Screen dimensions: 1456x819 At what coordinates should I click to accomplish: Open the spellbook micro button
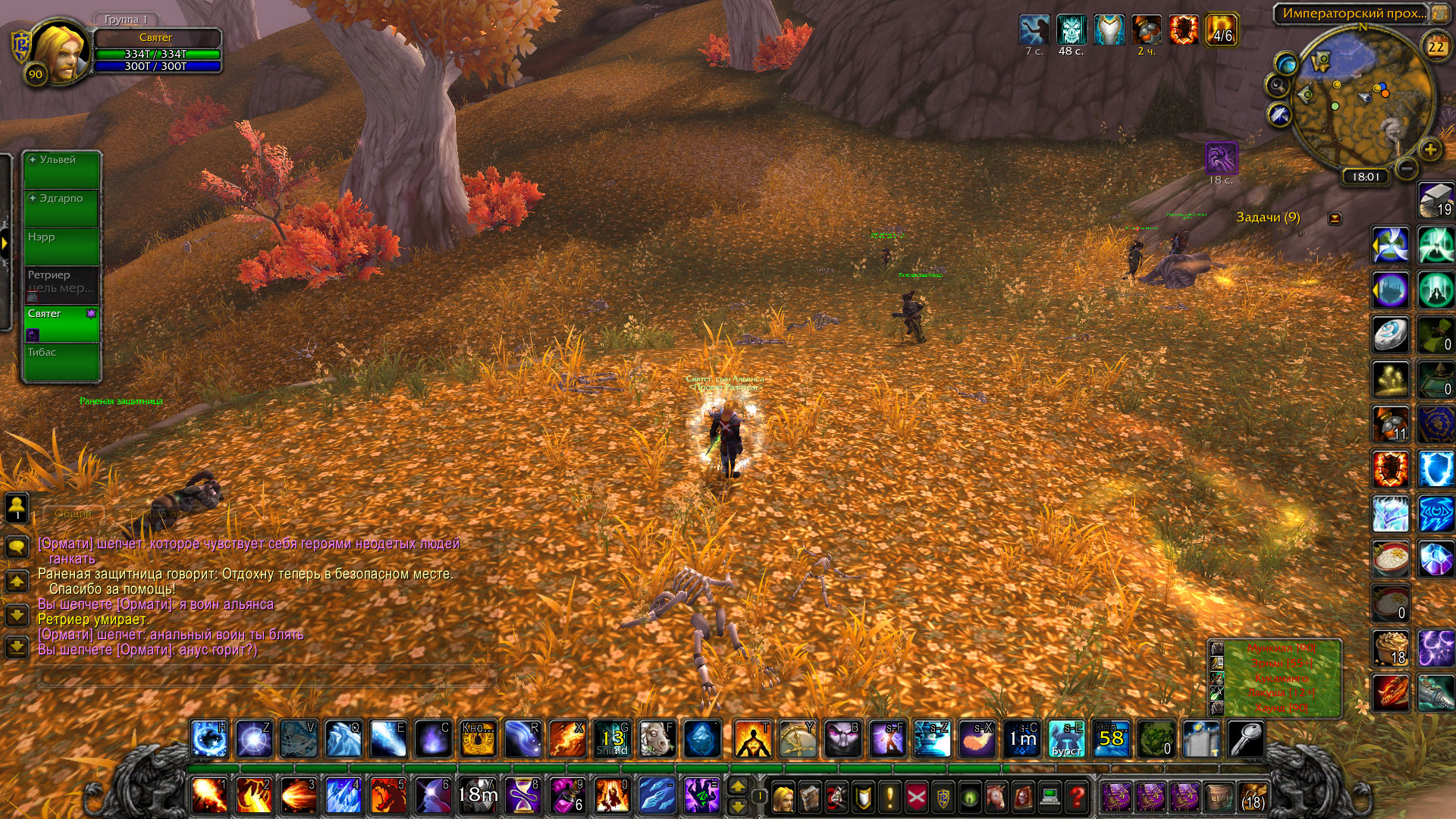point(810,797)
